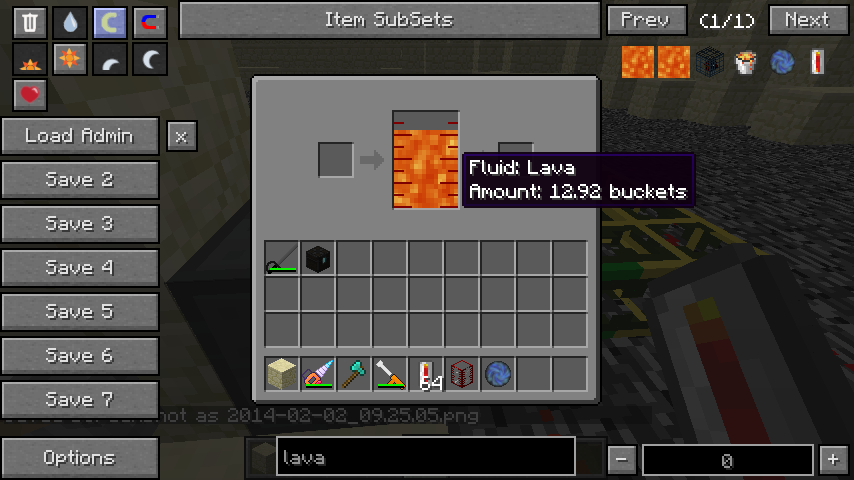The width and height of the screenshot is (854, 480).
Task: Toggle the trash can delete mode
Action: pos(30,23)
